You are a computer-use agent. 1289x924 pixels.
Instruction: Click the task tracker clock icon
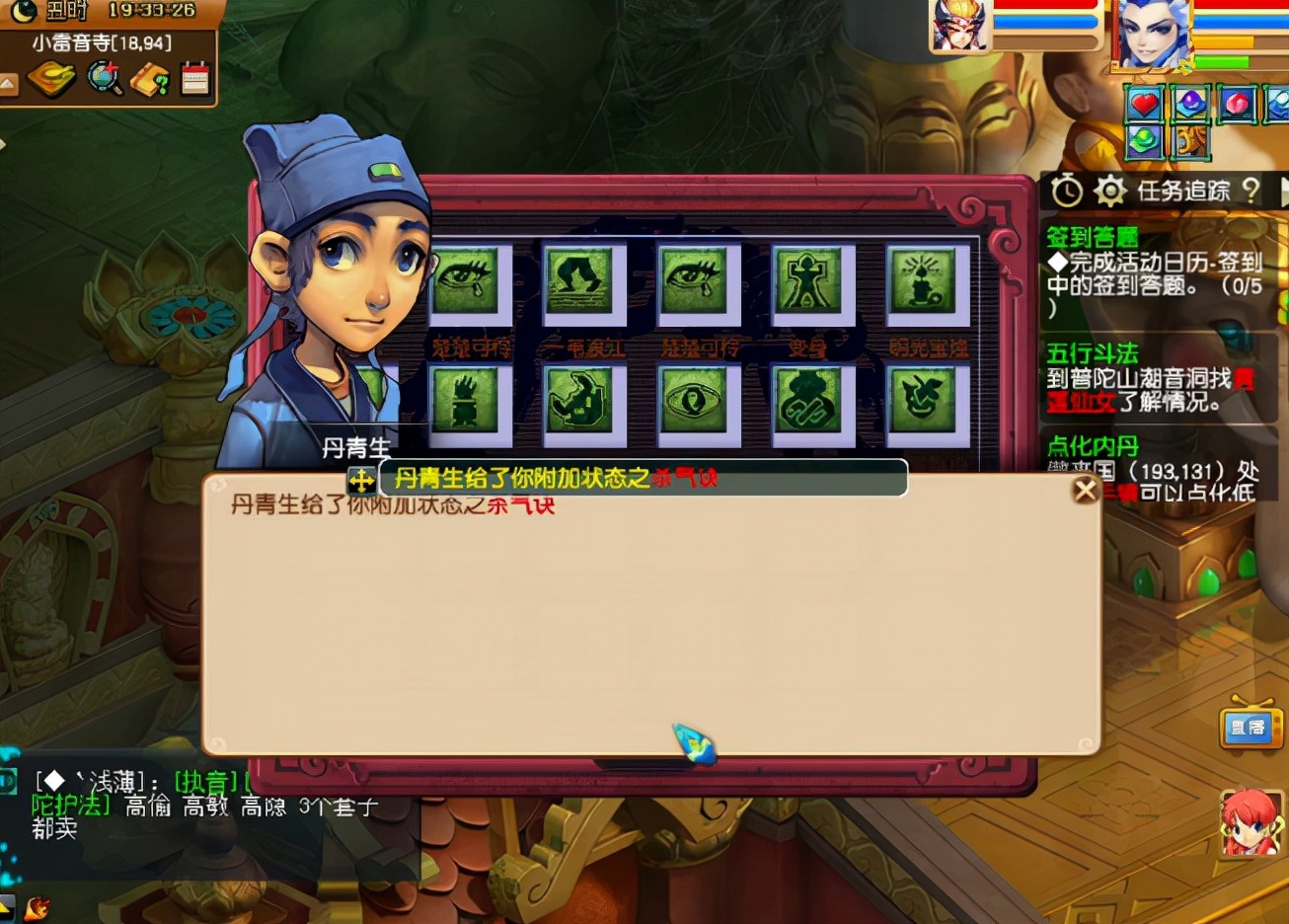tap(1066, 191)
